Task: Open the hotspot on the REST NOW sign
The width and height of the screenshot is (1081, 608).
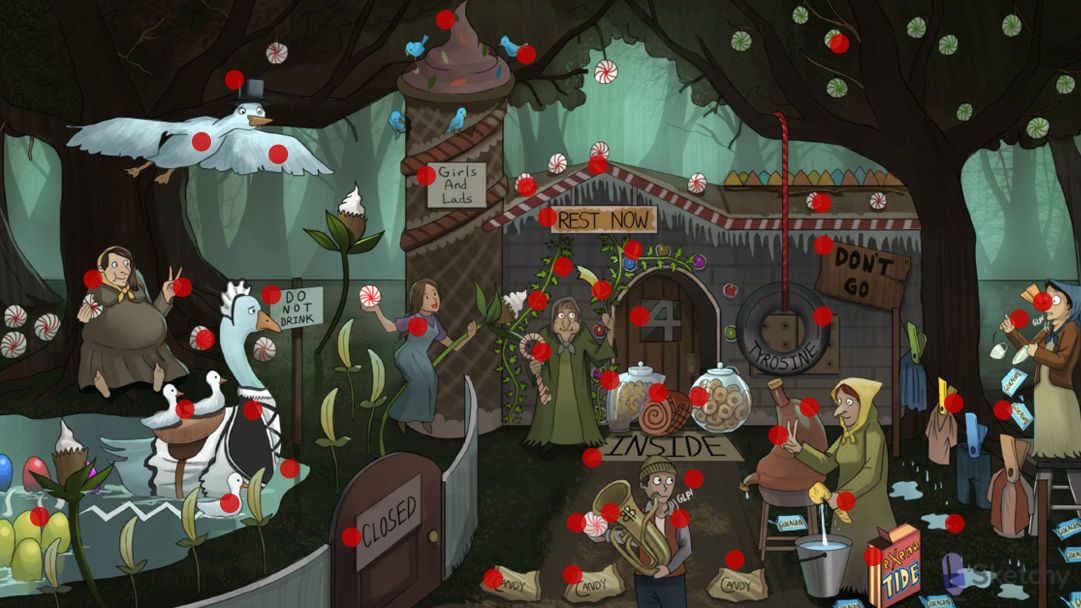Action: [x=547, y=217]
